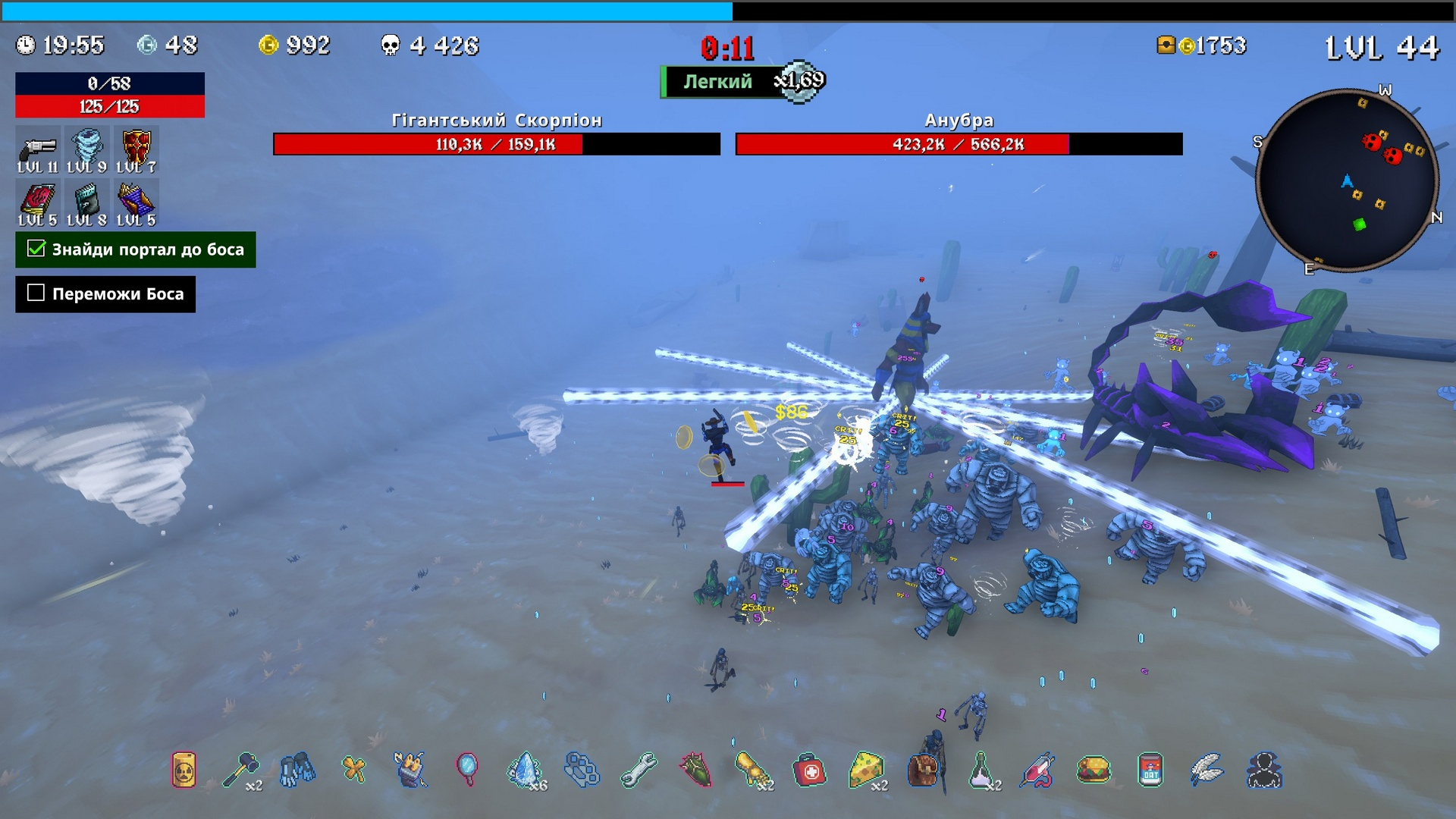
Task: Click the red medkit item
Action: point(809,770)
